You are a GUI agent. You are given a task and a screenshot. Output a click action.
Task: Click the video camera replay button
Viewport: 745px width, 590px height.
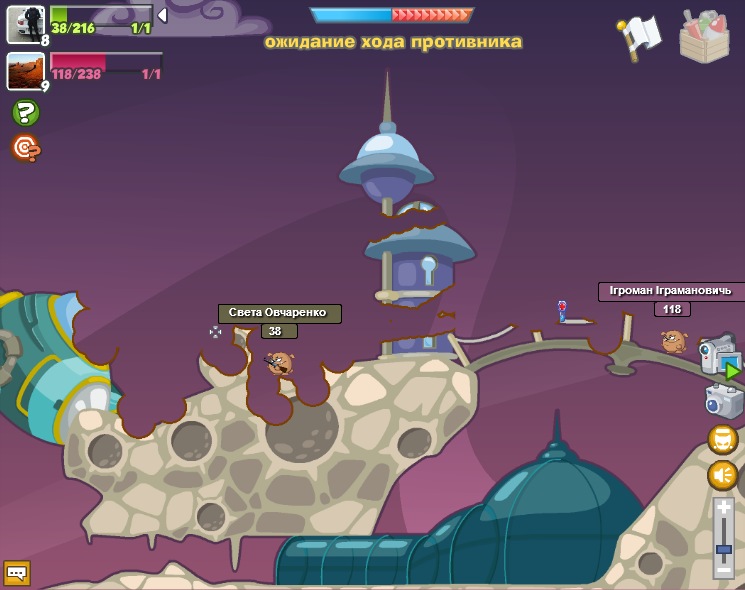(x=720, y=357)
